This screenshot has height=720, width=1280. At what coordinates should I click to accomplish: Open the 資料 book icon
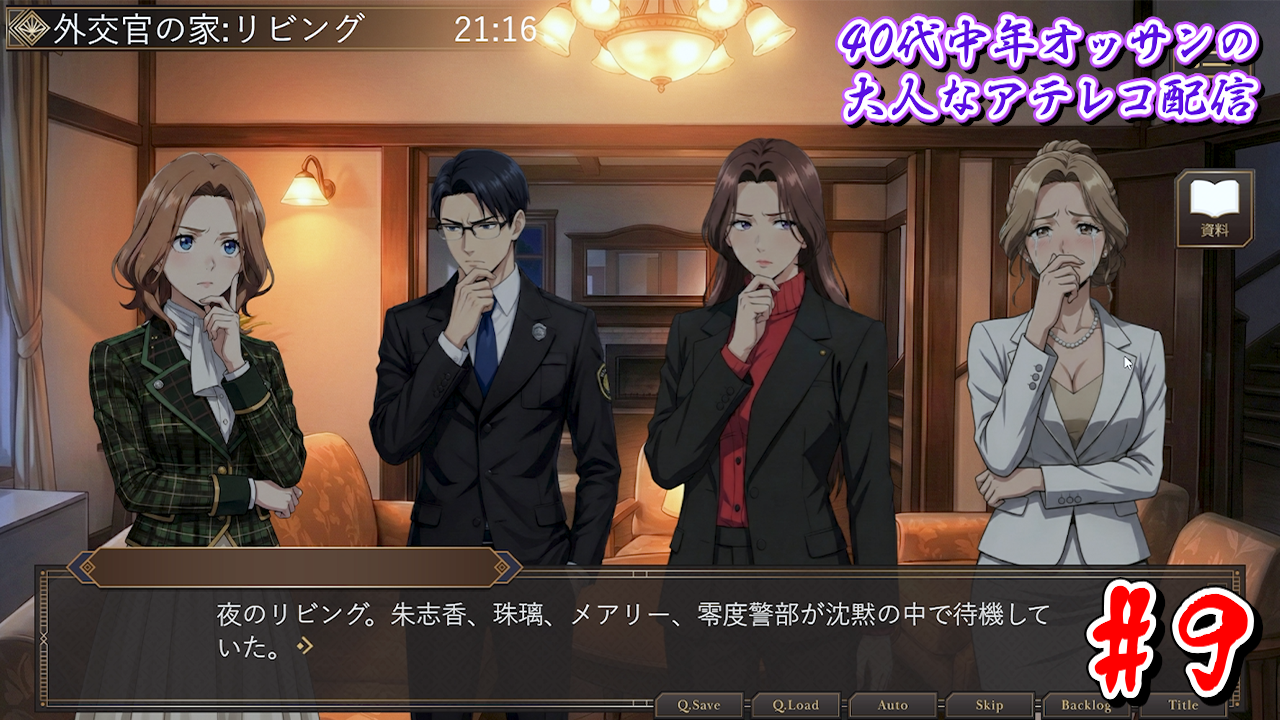click(1214, 208)
